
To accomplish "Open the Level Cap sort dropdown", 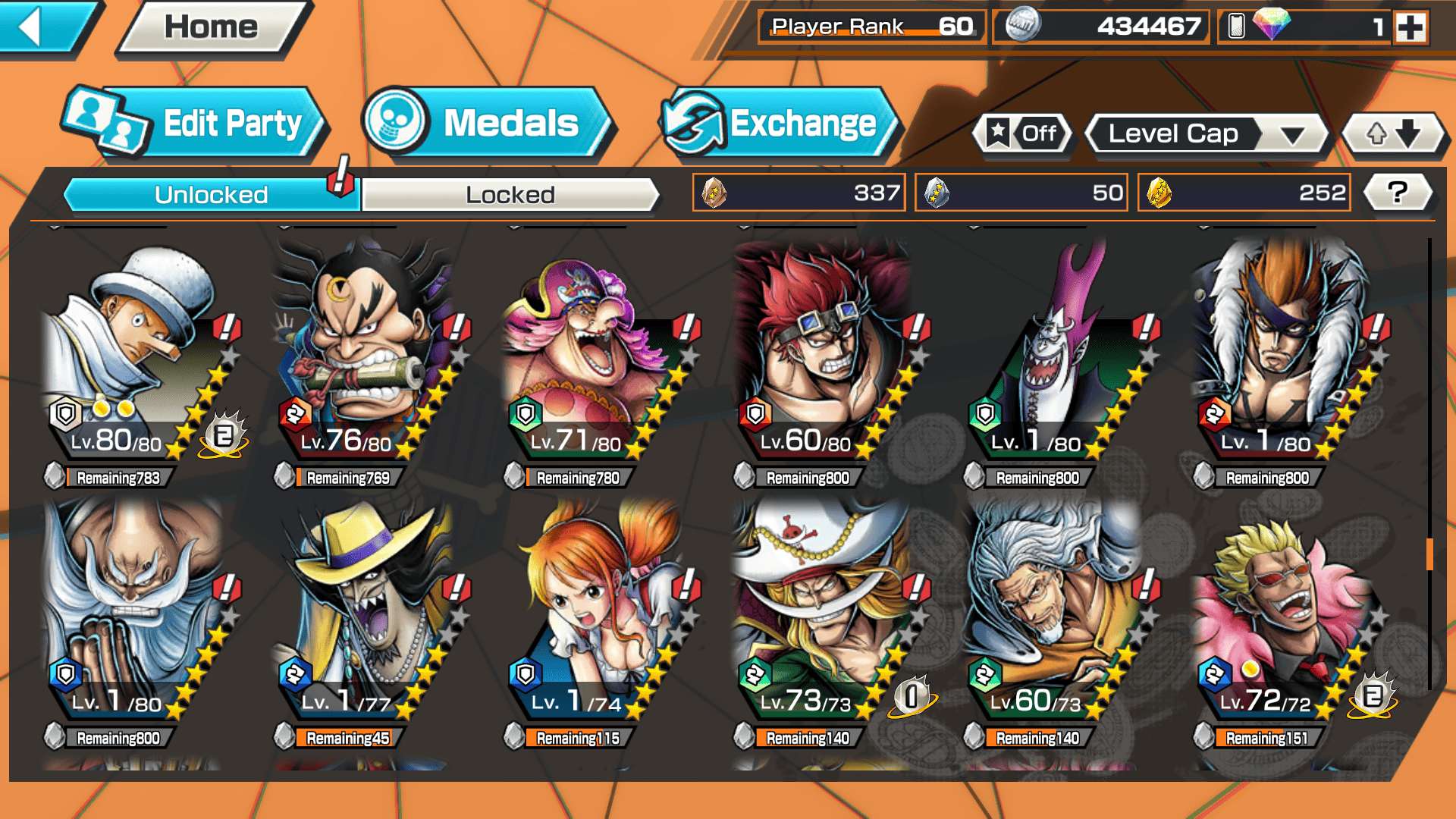I will (x=1207, y=134).
